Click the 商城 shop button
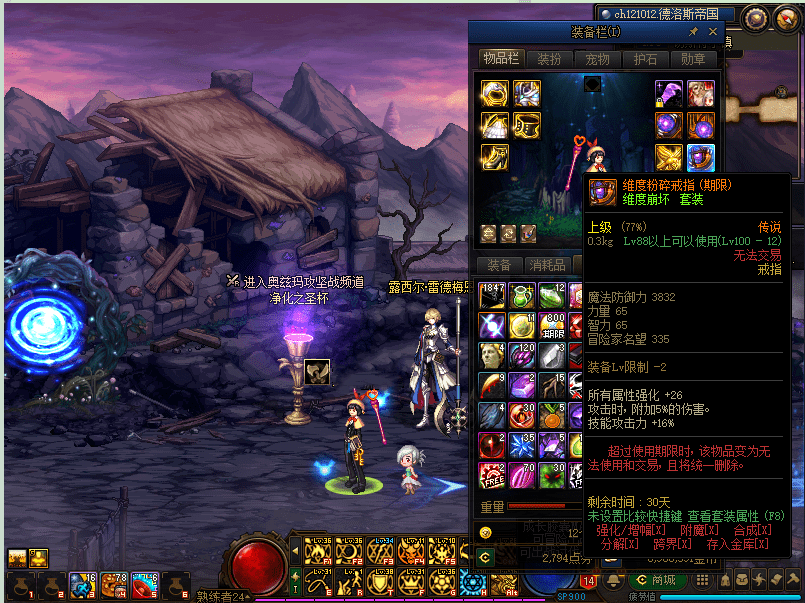The image size is (805, 603). [x=655, y=580]
